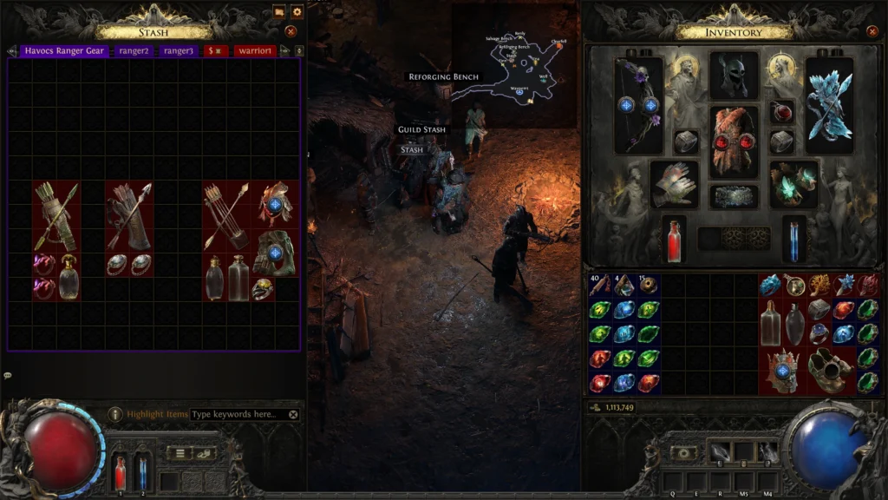Open stash settings gear icon
888x500 pixels.
(x=296, y=12)
